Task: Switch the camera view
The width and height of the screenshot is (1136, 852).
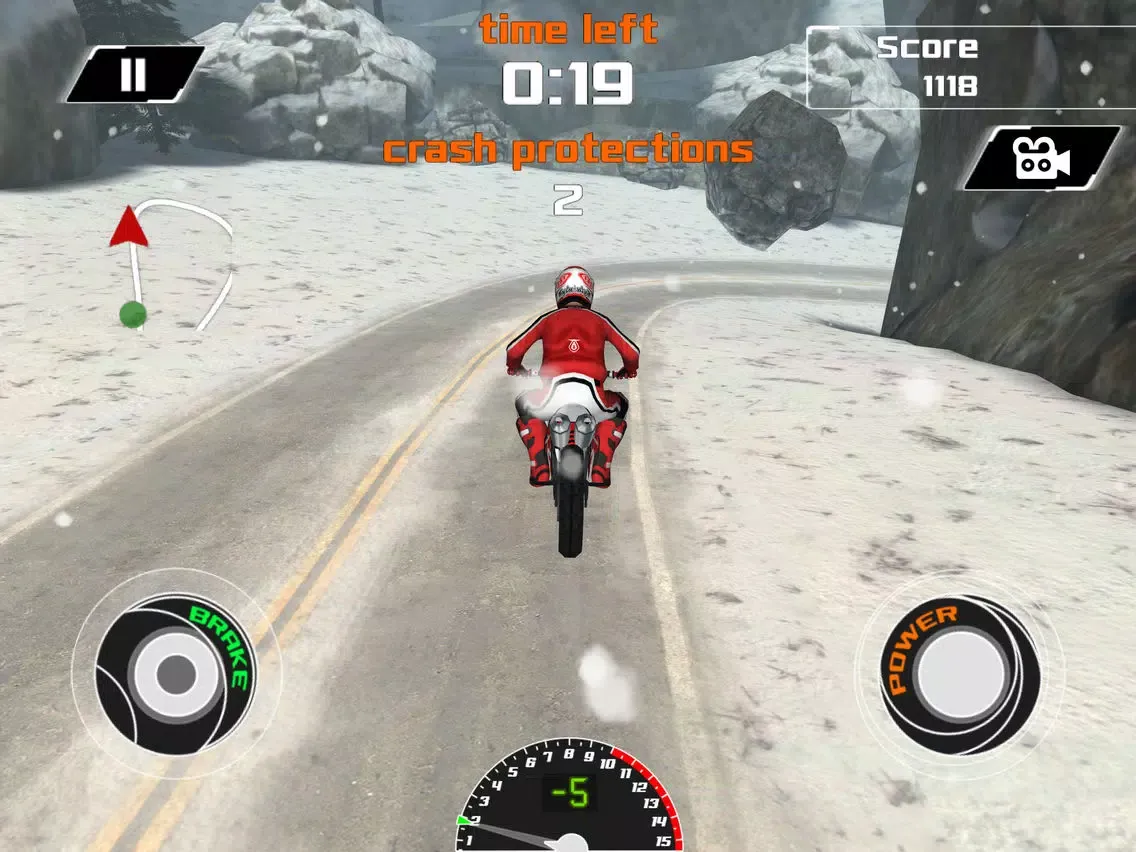Action: pos(1041,158)
